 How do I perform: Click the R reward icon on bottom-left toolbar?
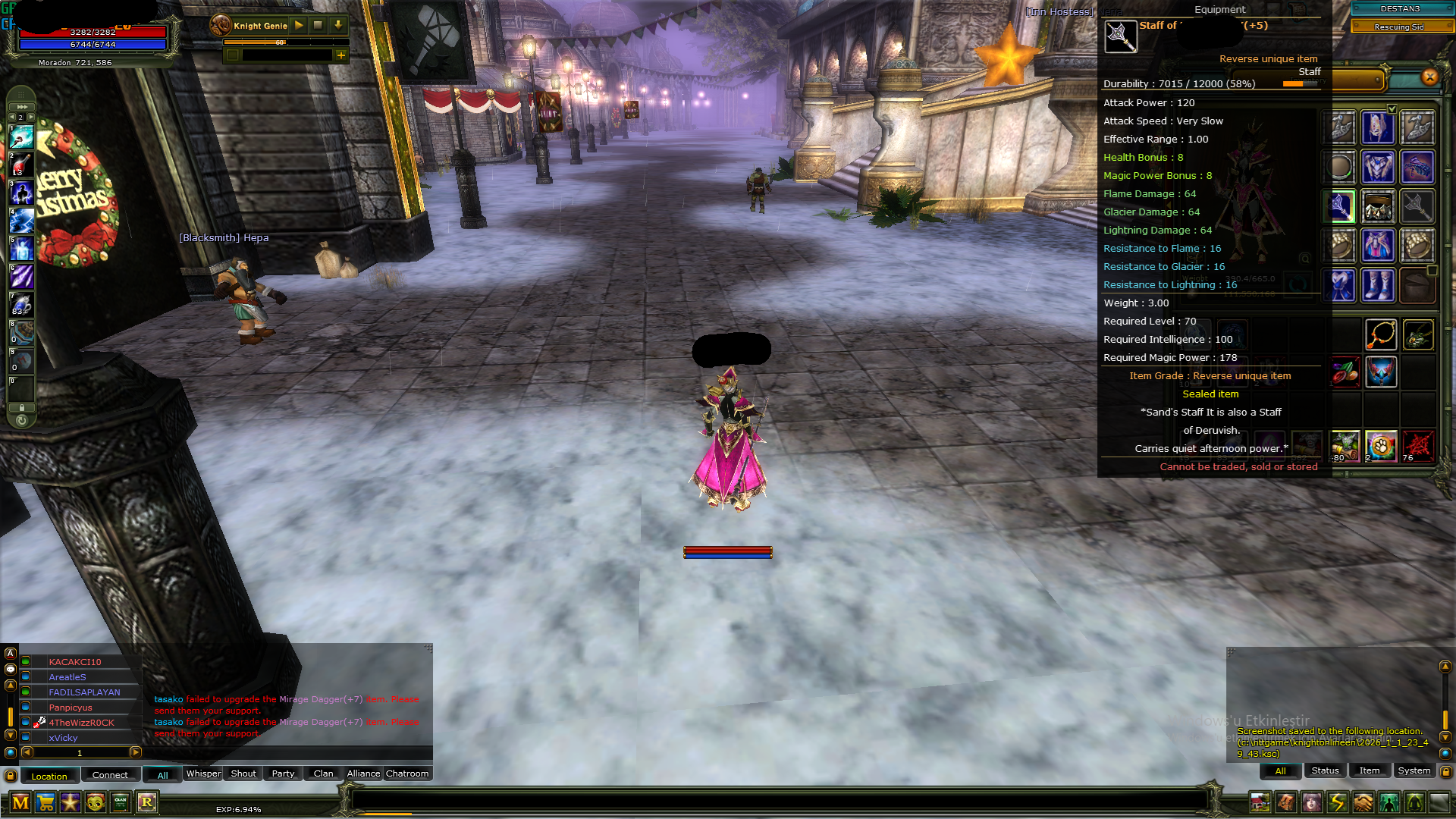pyautogui.click(x=148, y=802)
